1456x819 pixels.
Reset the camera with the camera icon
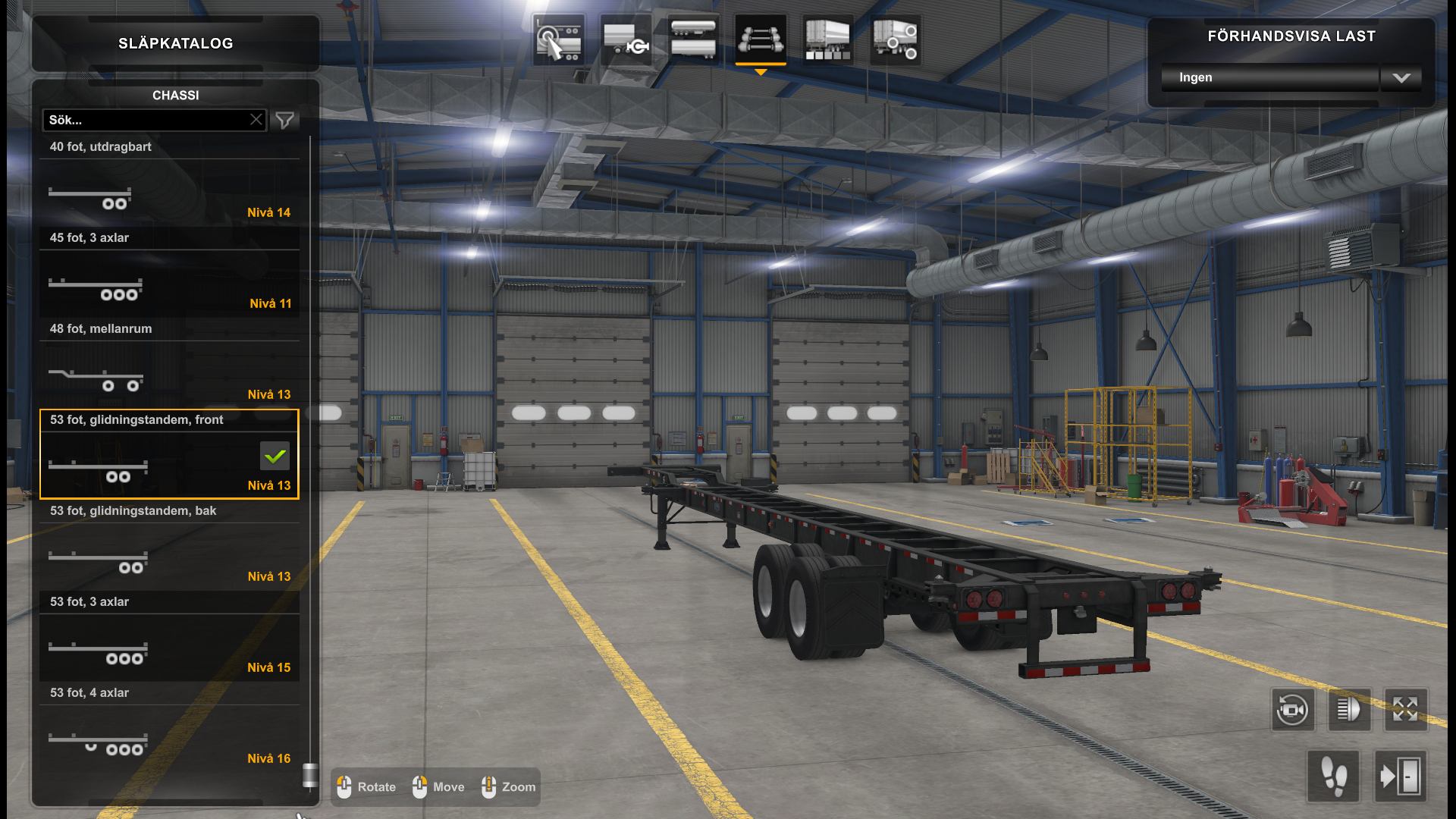coord(1292,709)
